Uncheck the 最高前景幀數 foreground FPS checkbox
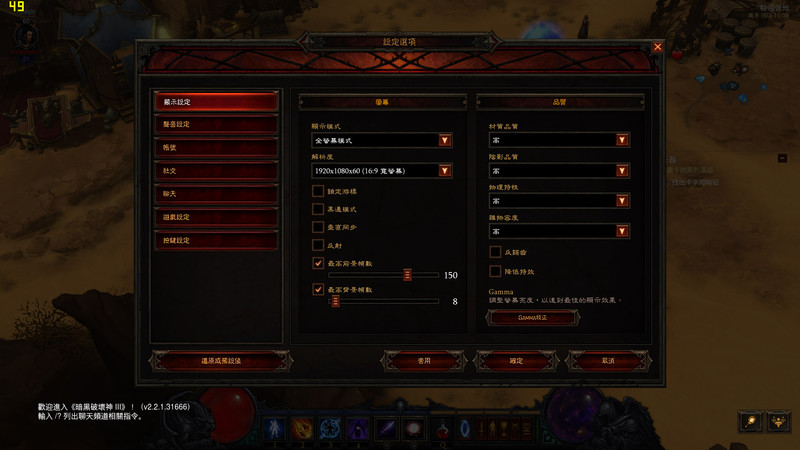Image resolution: width=800 pixels, height=450 pixels. click(x=318, y=263)
